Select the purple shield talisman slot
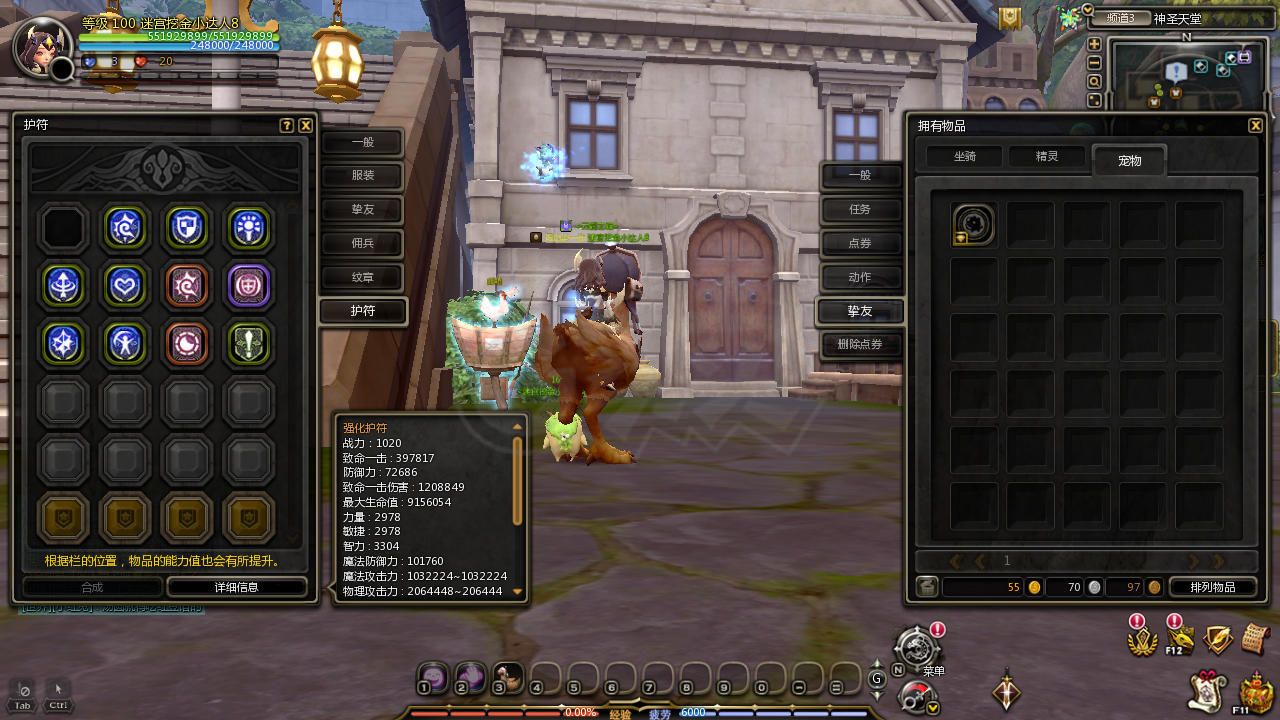Screen dimensions: 1280x720 tap(249, 285)
